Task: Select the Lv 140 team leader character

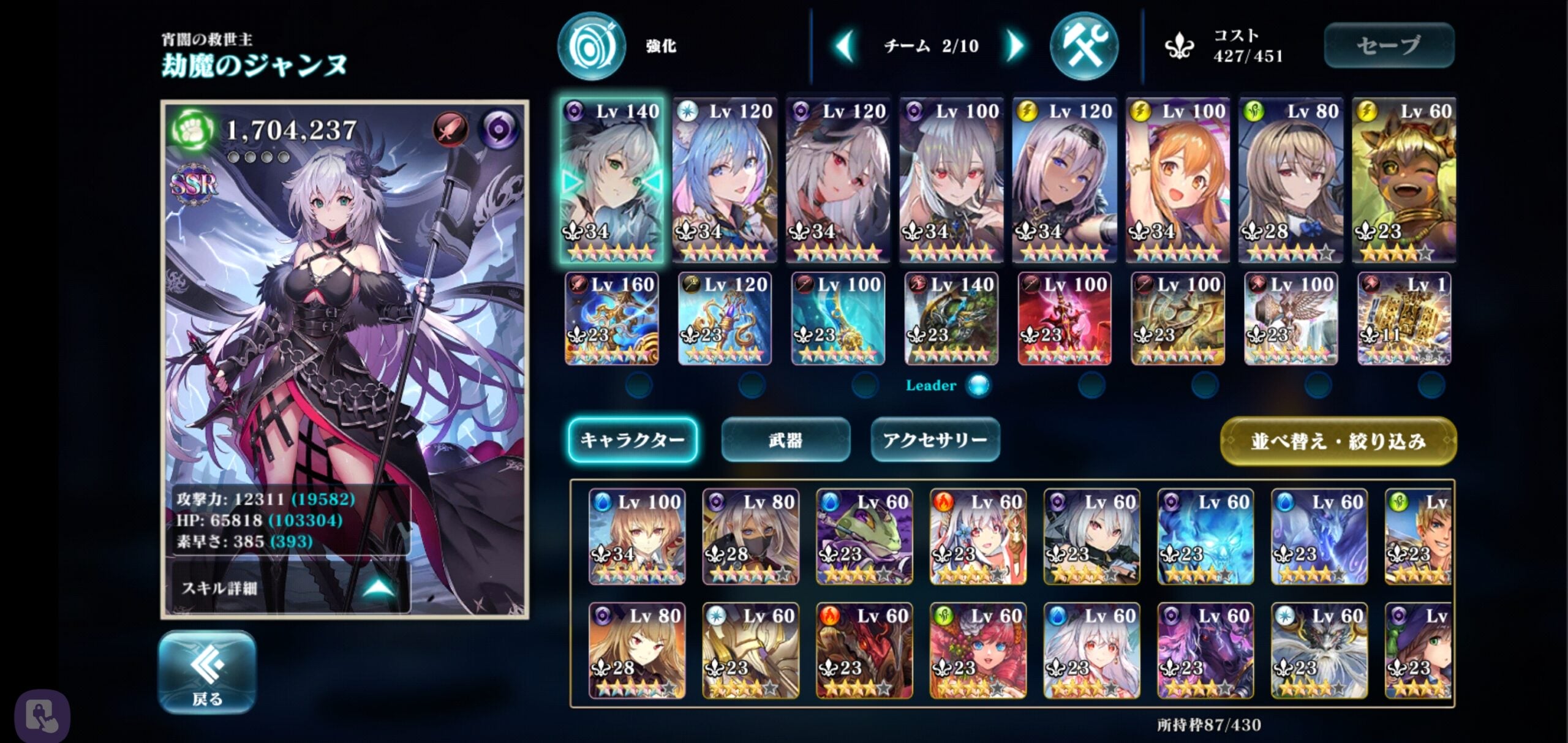Action: [611, 181]
